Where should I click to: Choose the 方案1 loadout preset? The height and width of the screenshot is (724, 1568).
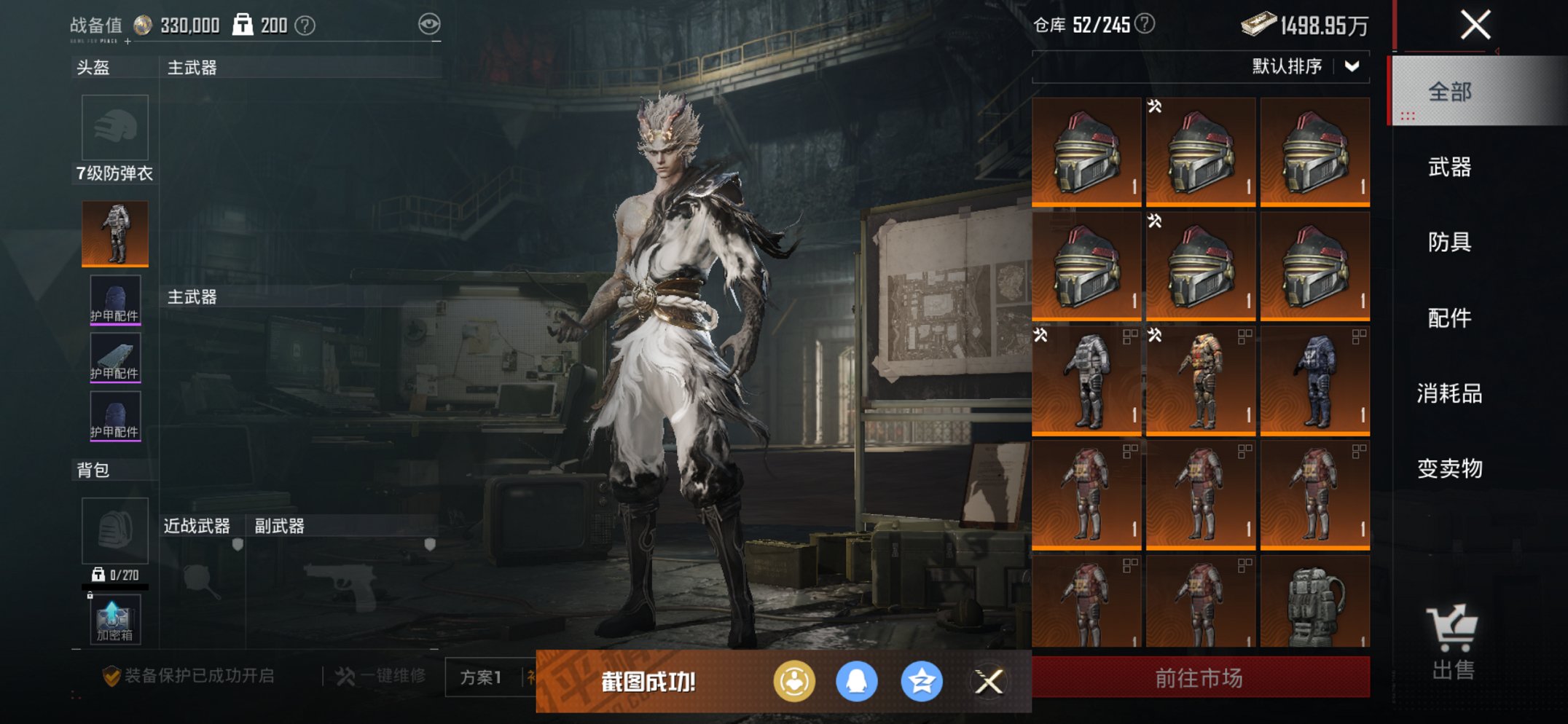pyautogui.click(x=481, y=678)
